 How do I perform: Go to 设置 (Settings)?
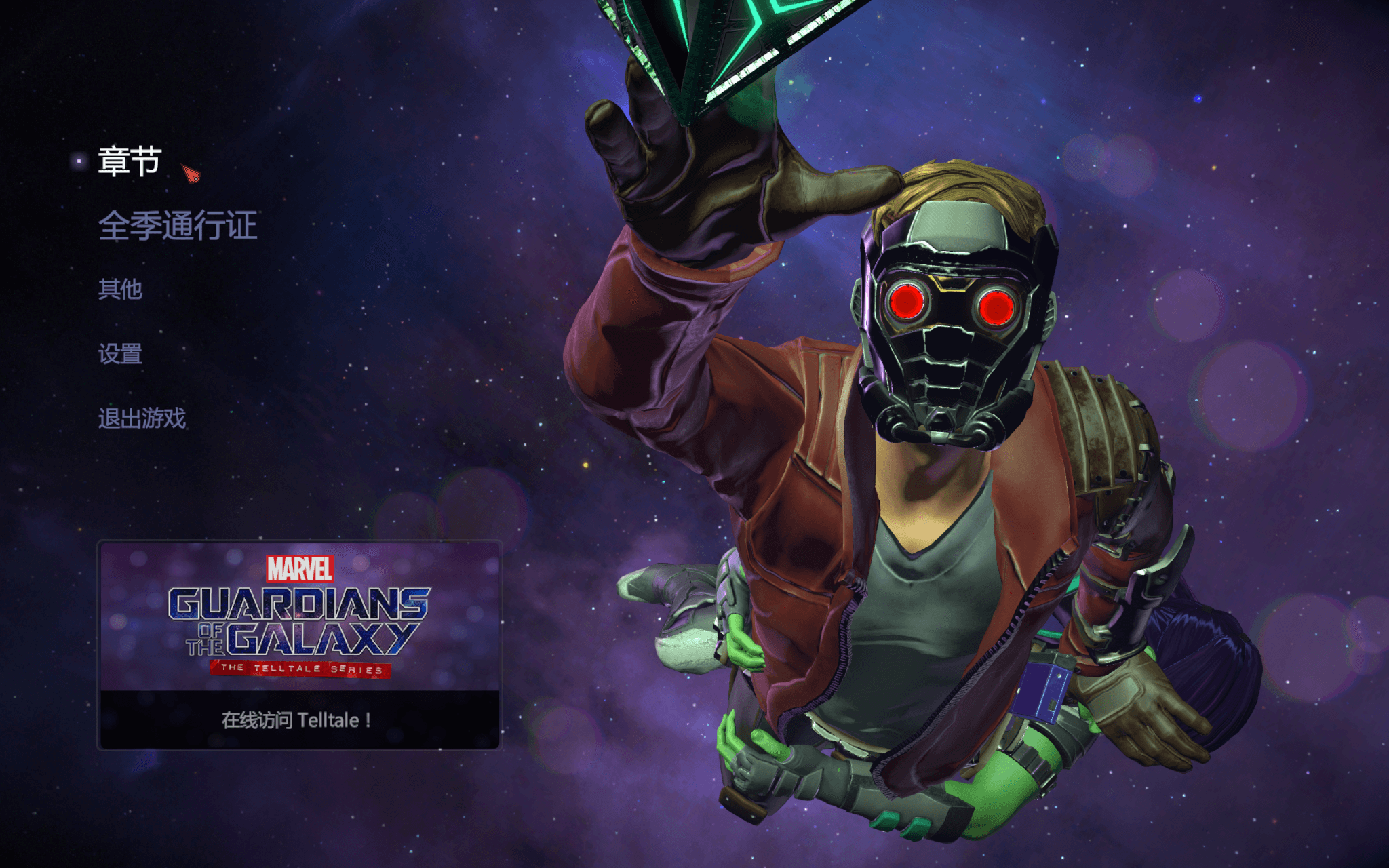(x=120, y=354)
